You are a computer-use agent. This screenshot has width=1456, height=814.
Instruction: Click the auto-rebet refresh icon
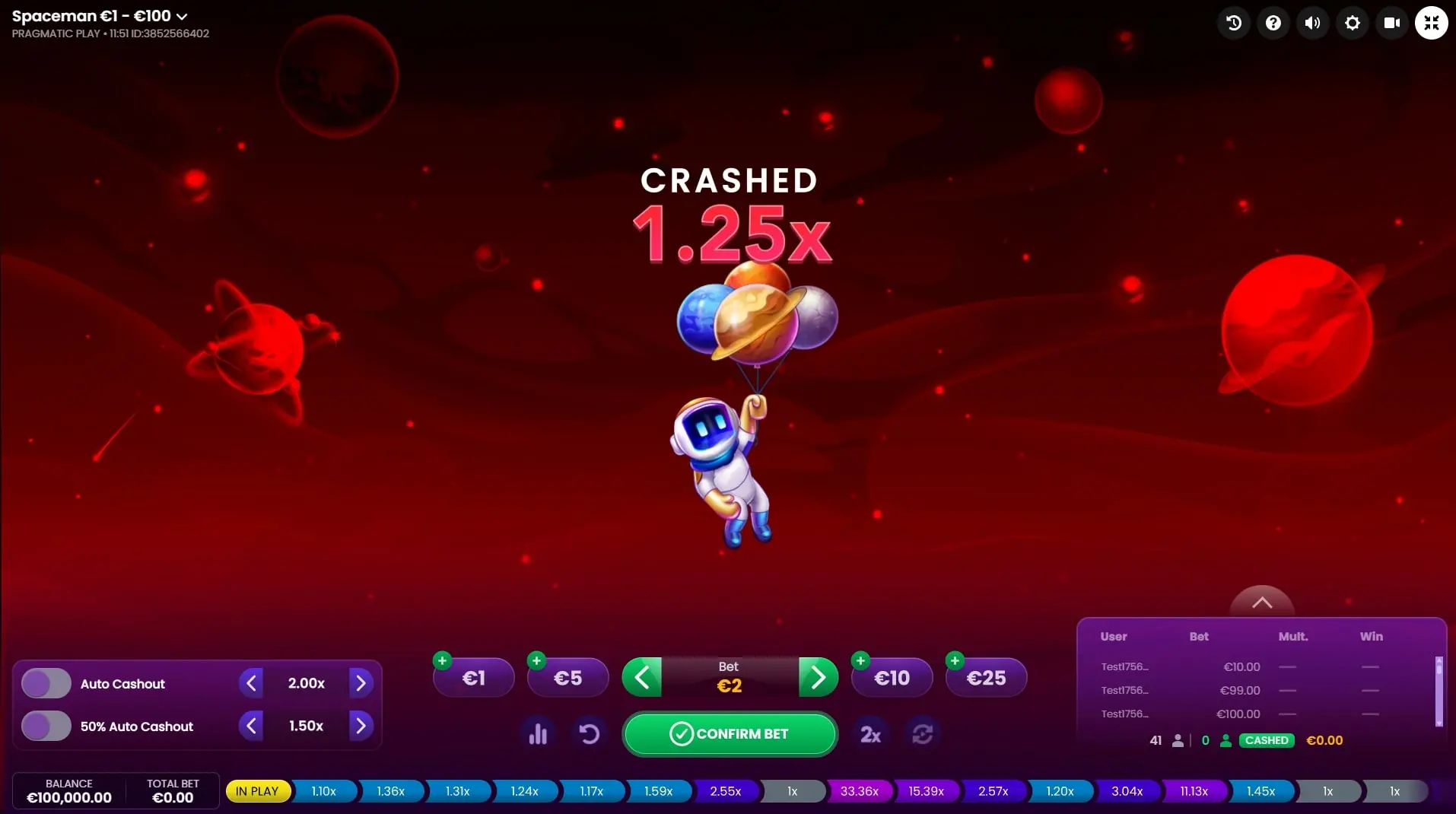tap(922, 733)
